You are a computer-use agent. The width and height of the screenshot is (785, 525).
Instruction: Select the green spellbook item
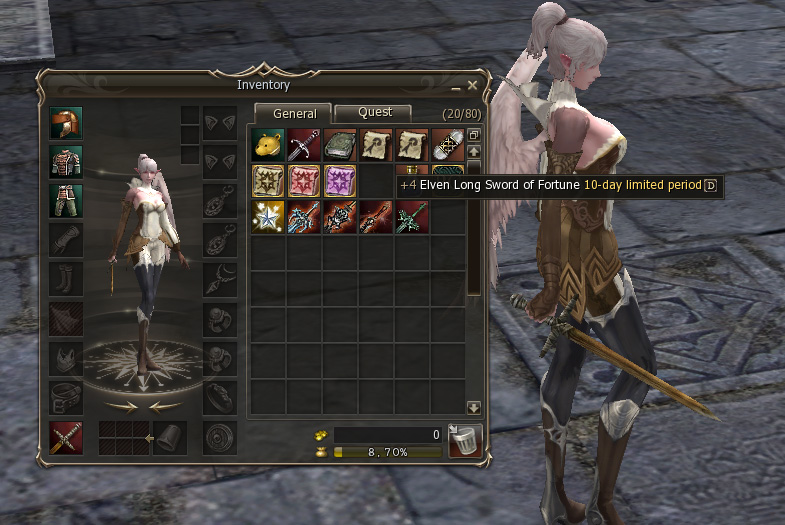pos(339,146)
